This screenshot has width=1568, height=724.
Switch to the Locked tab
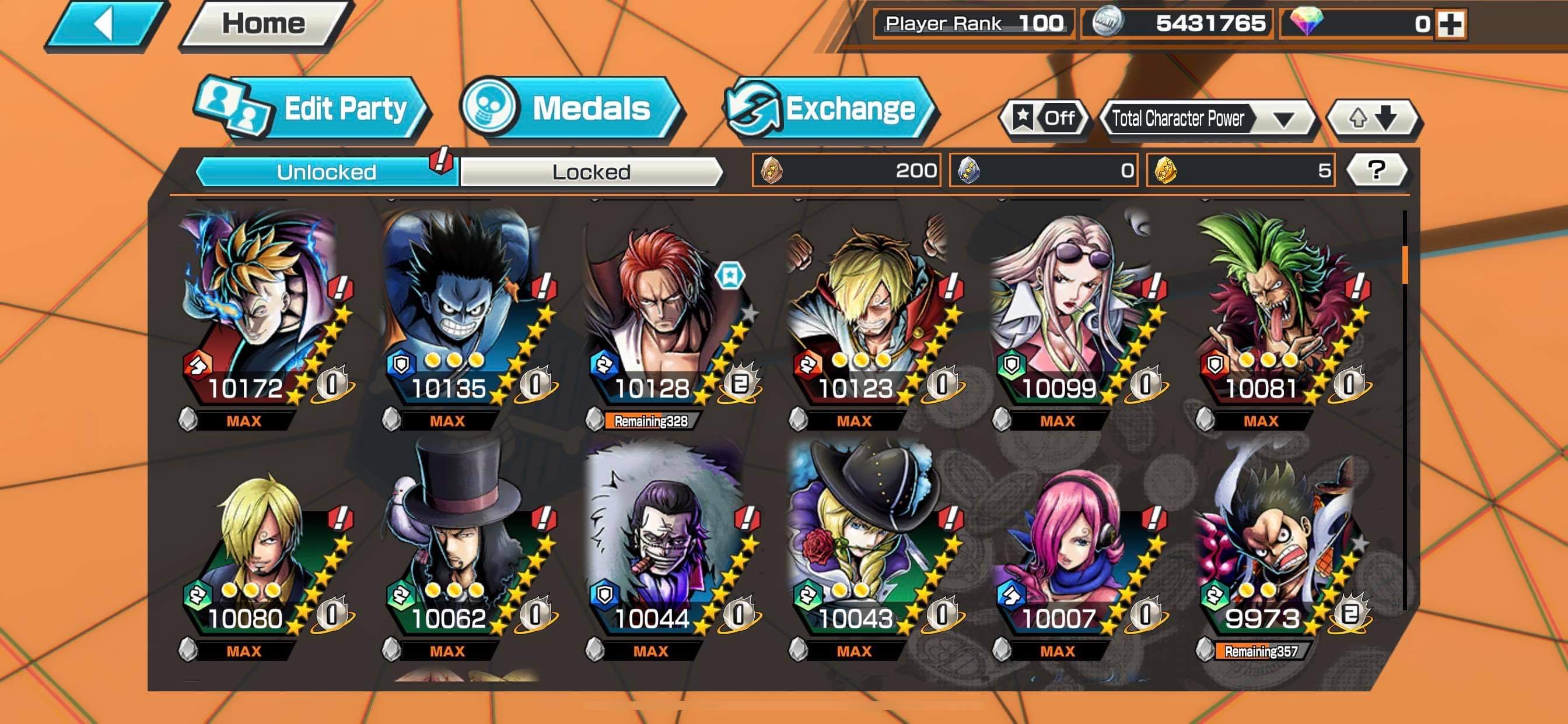pyautogui.click(x=589, y=171)
